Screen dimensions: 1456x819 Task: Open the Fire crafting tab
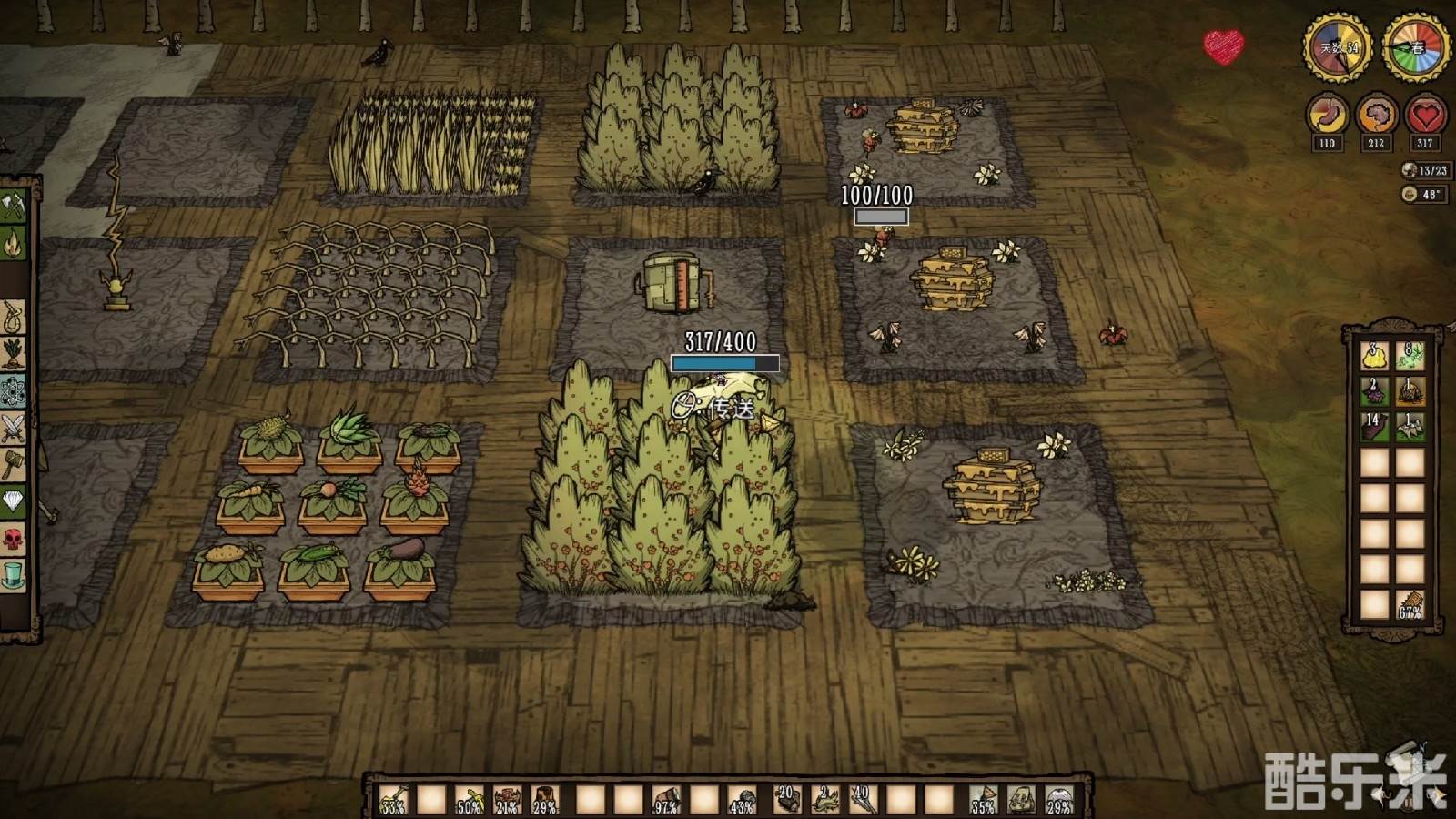click(x=13, y=243)
